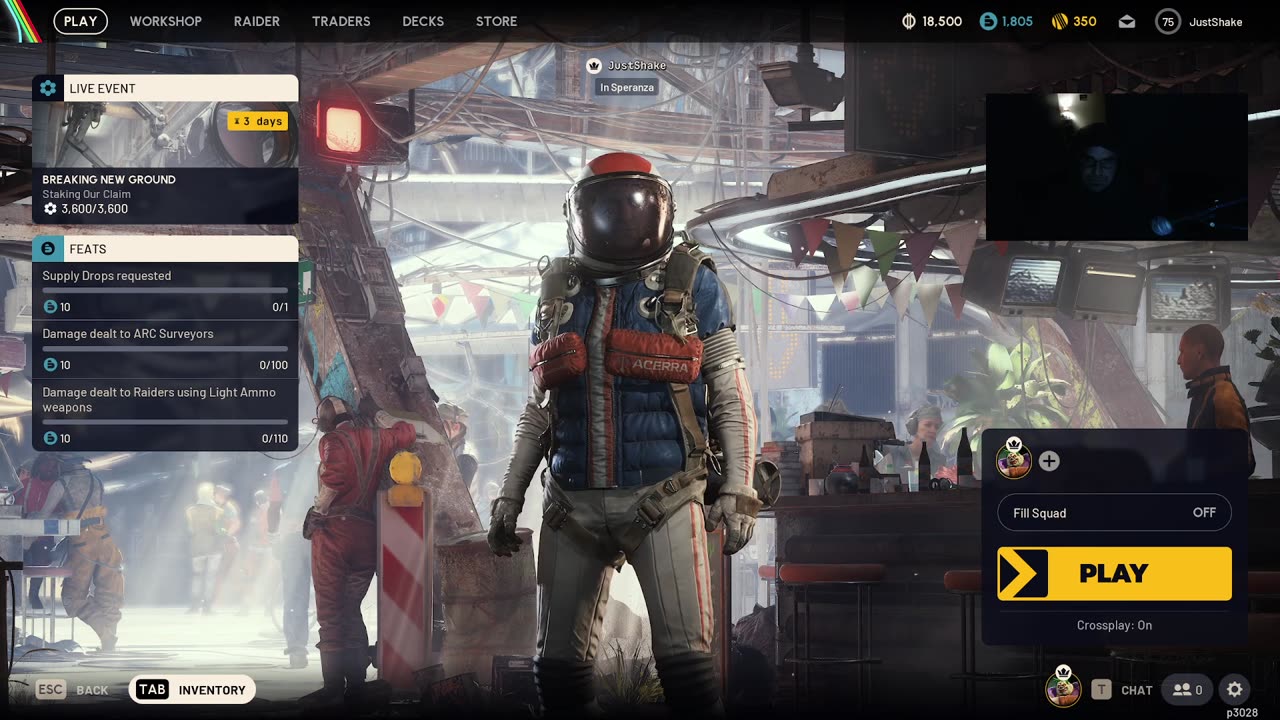This screenshot has height=720, width=1280.
Task: Start matchmaking with the yellow Play button
Action: pos(1114,573)
